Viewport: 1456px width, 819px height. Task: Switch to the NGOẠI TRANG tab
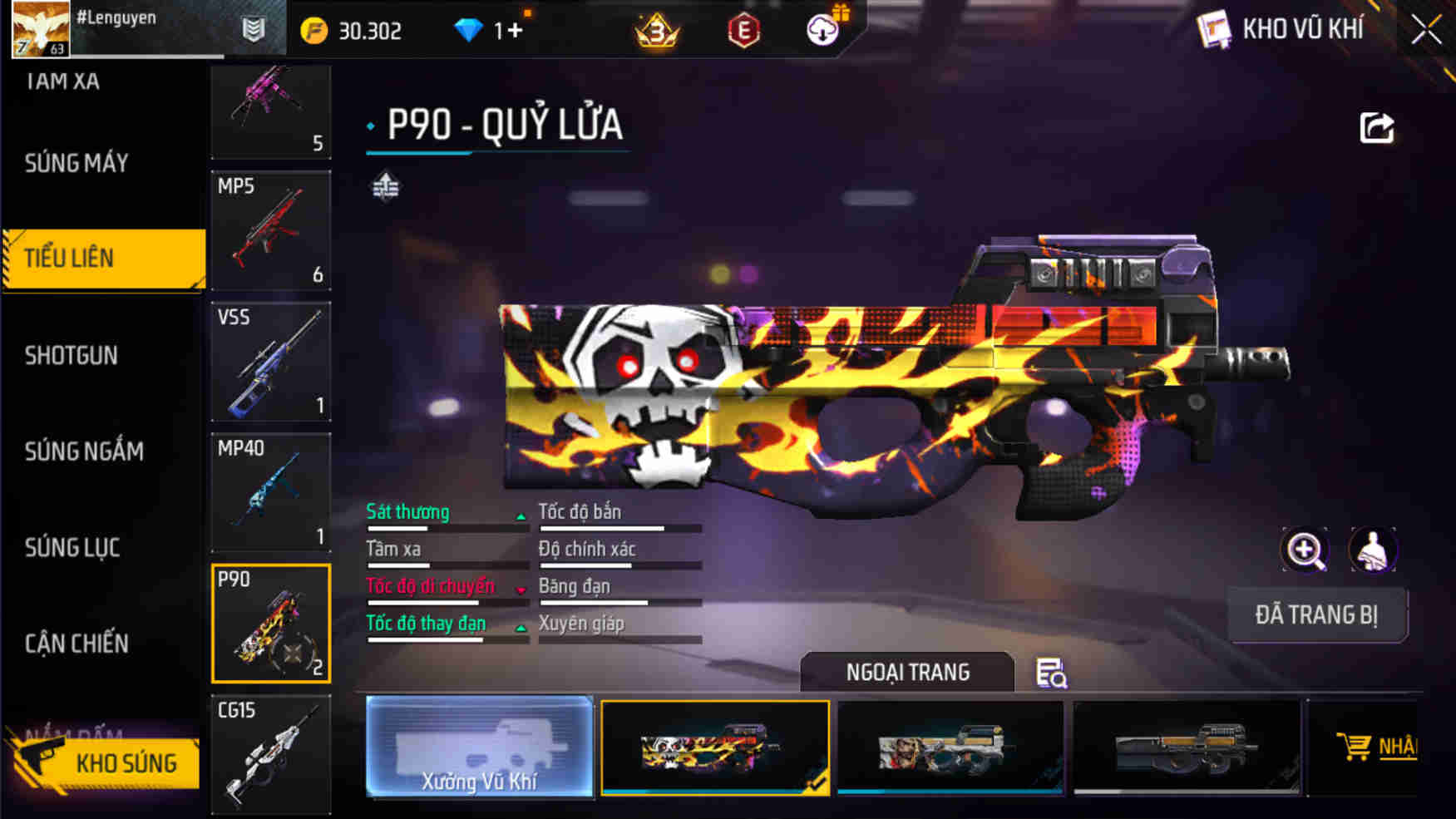click(x=906, y=672)
